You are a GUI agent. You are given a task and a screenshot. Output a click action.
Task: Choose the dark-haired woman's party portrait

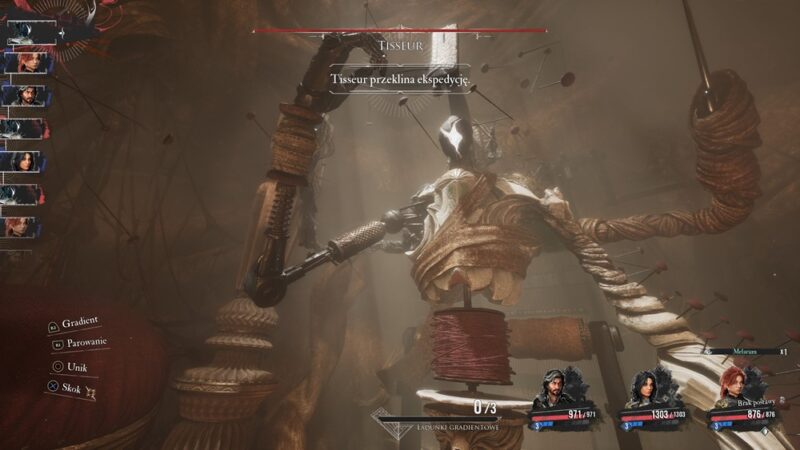(642, 390)
